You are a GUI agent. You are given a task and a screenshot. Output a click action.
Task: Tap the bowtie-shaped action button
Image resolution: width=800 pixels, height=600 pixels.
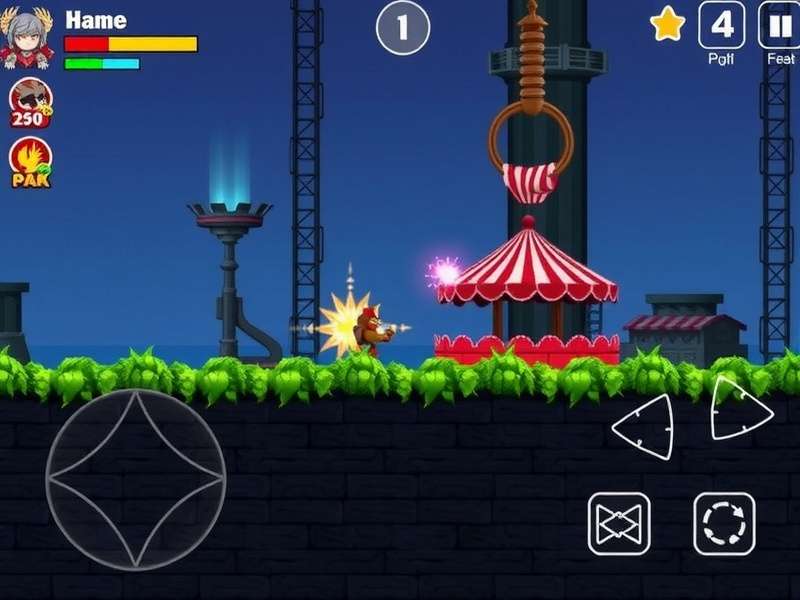619,523
